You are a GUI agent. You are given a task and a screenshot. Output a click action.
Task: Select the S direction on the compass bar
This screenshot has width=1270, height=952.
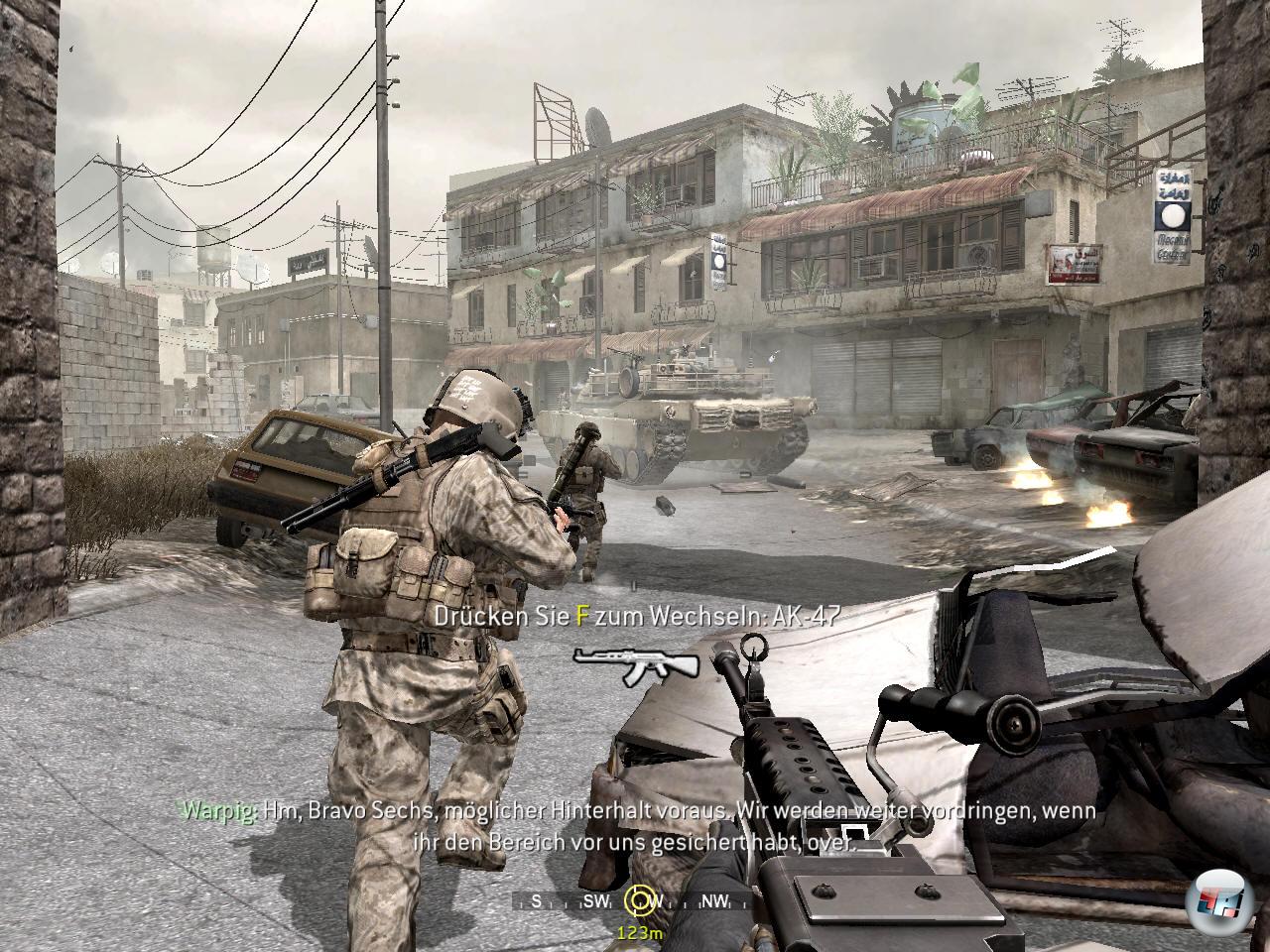point(536,900)
